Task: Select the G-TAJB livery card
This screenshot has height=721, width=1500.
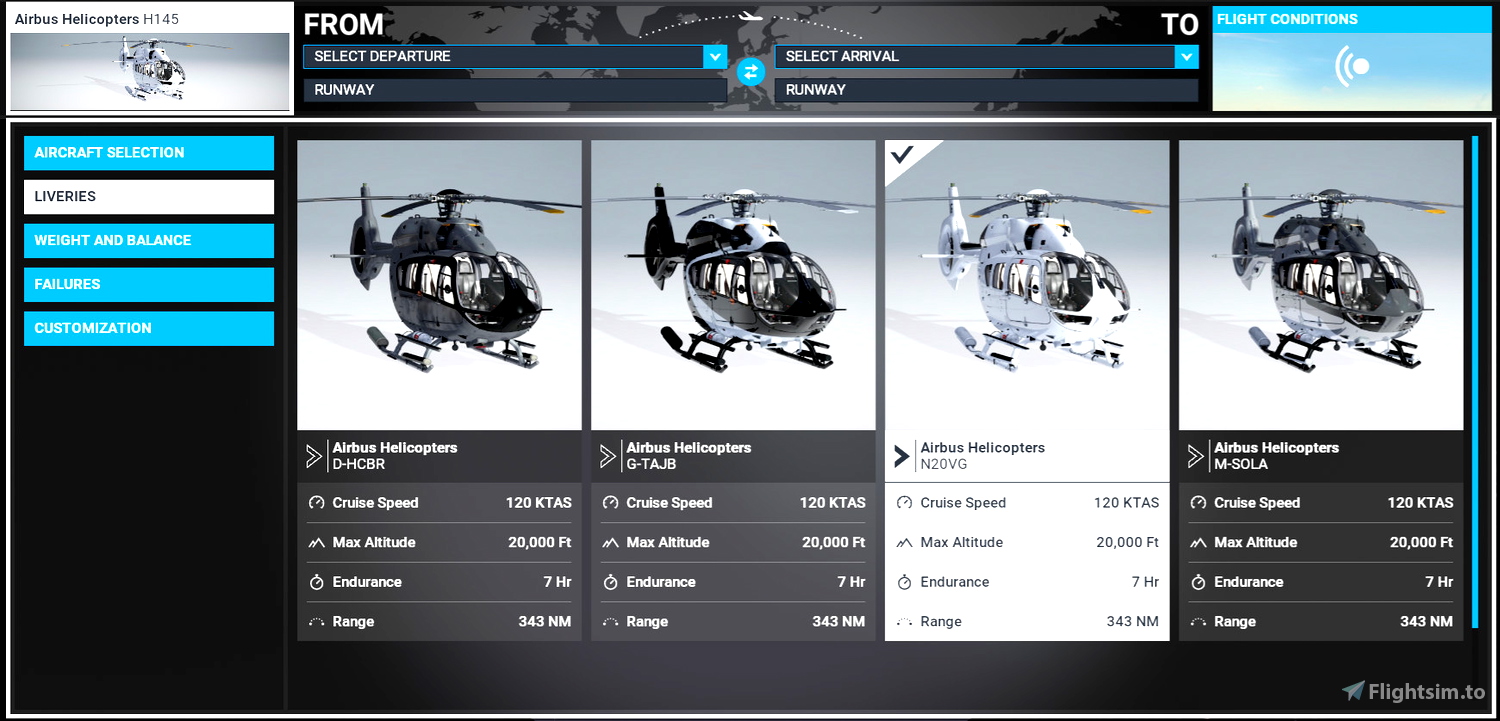Action: coord(733,284)
